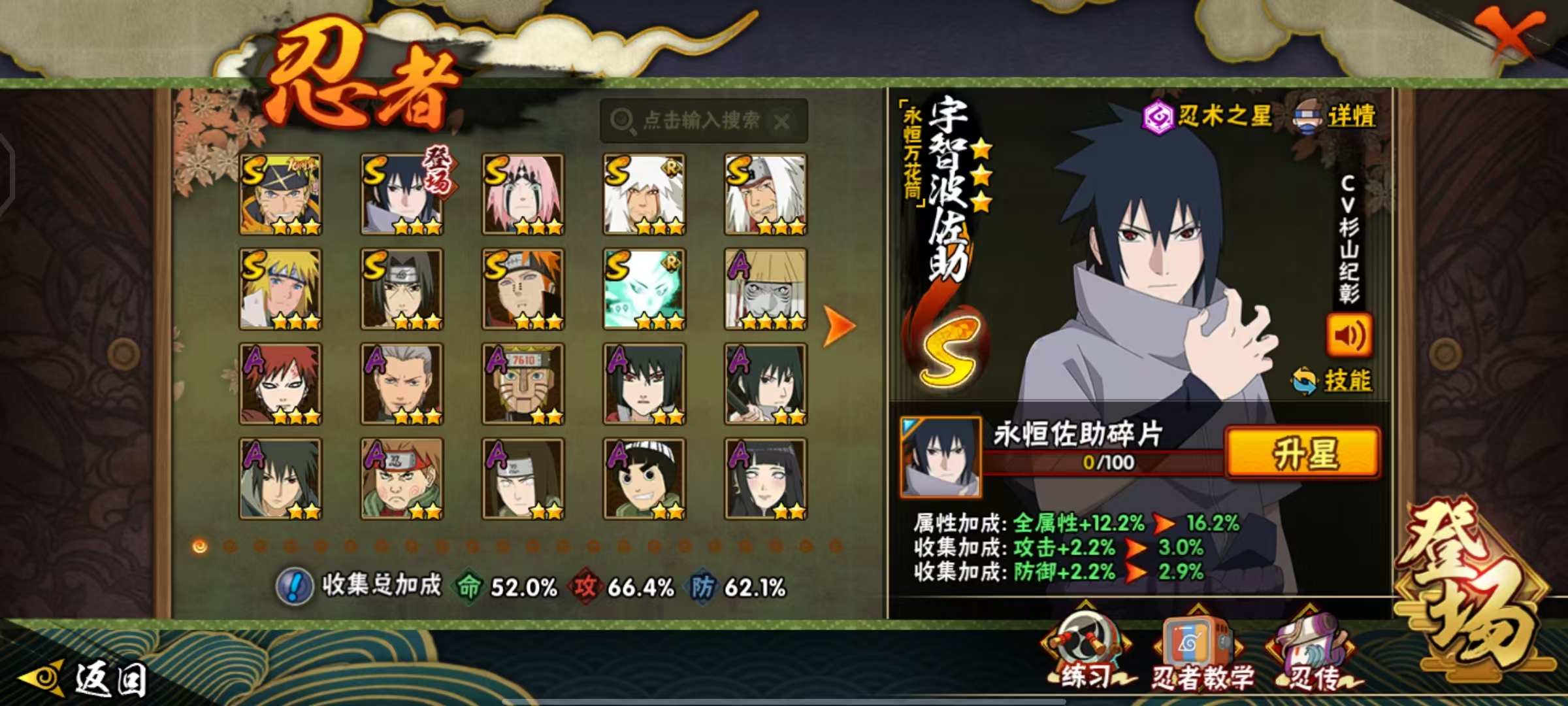Select the 永恒佐助碎片 fragment icon
The image size is (1568, 706).
(x=940, y=456)
